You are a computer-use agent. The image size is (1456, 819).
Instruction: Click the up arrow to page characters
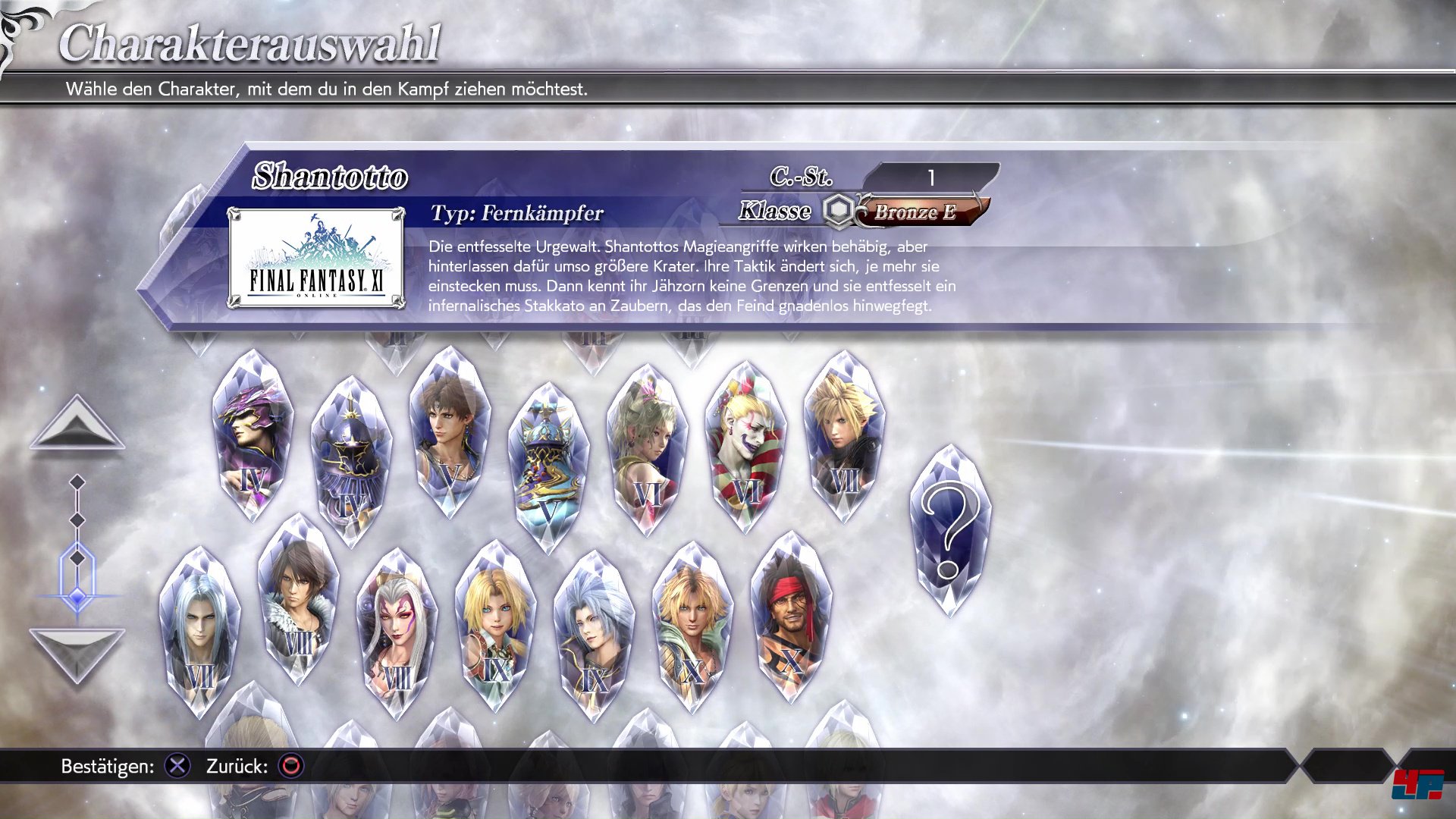[x=77, y=423]
